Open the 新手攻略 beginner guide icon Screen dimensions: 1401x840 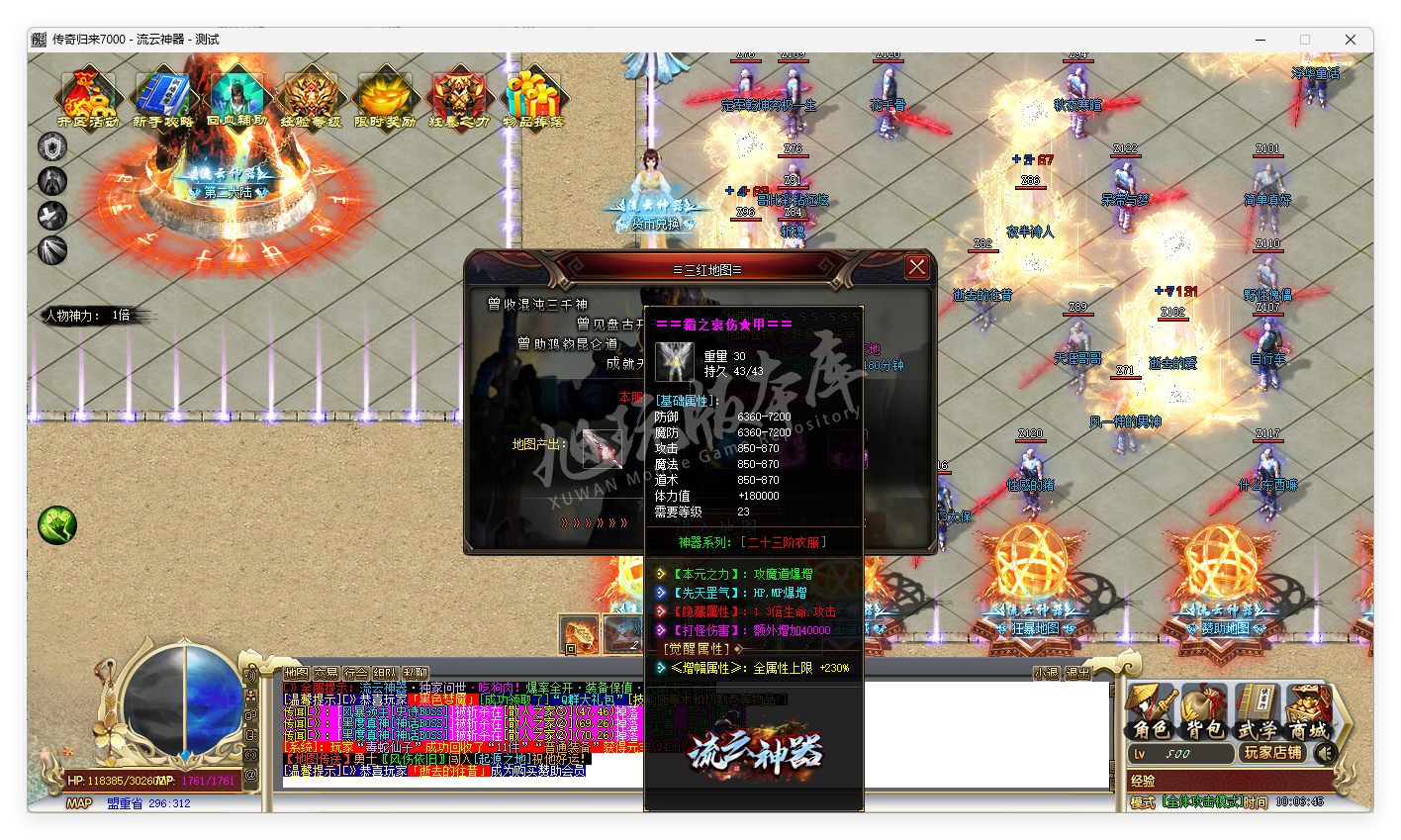click(x=159, y=94)
